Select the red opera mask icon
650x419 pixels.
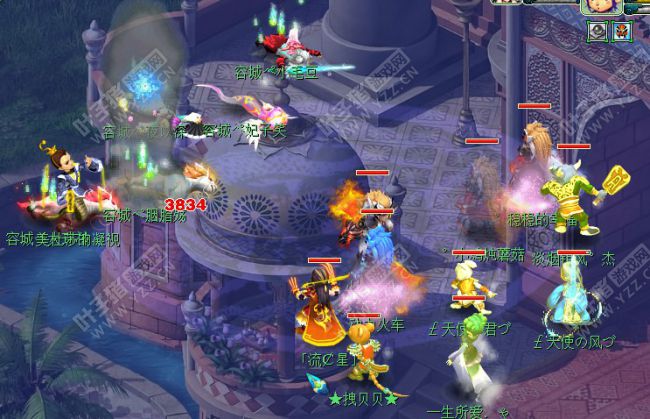pyautogui.click(x=622, y=32)
